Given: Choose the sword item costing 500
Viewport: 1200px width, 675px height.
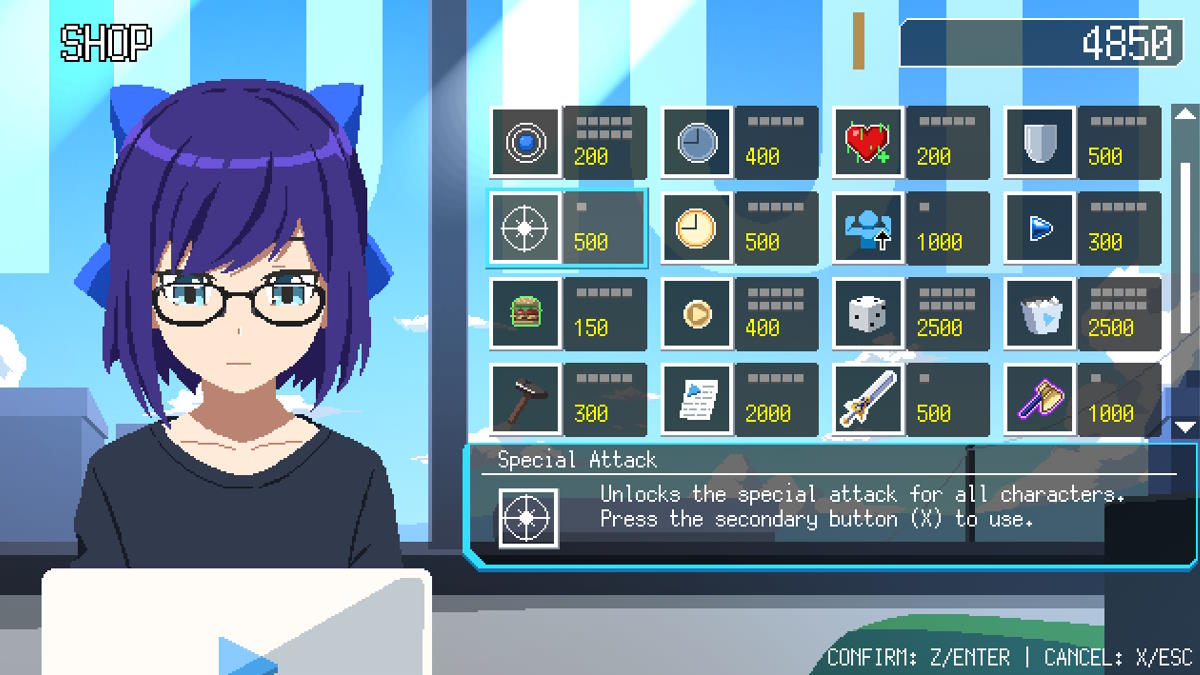Looking at the screenshot, I should (x=868, y=400).
